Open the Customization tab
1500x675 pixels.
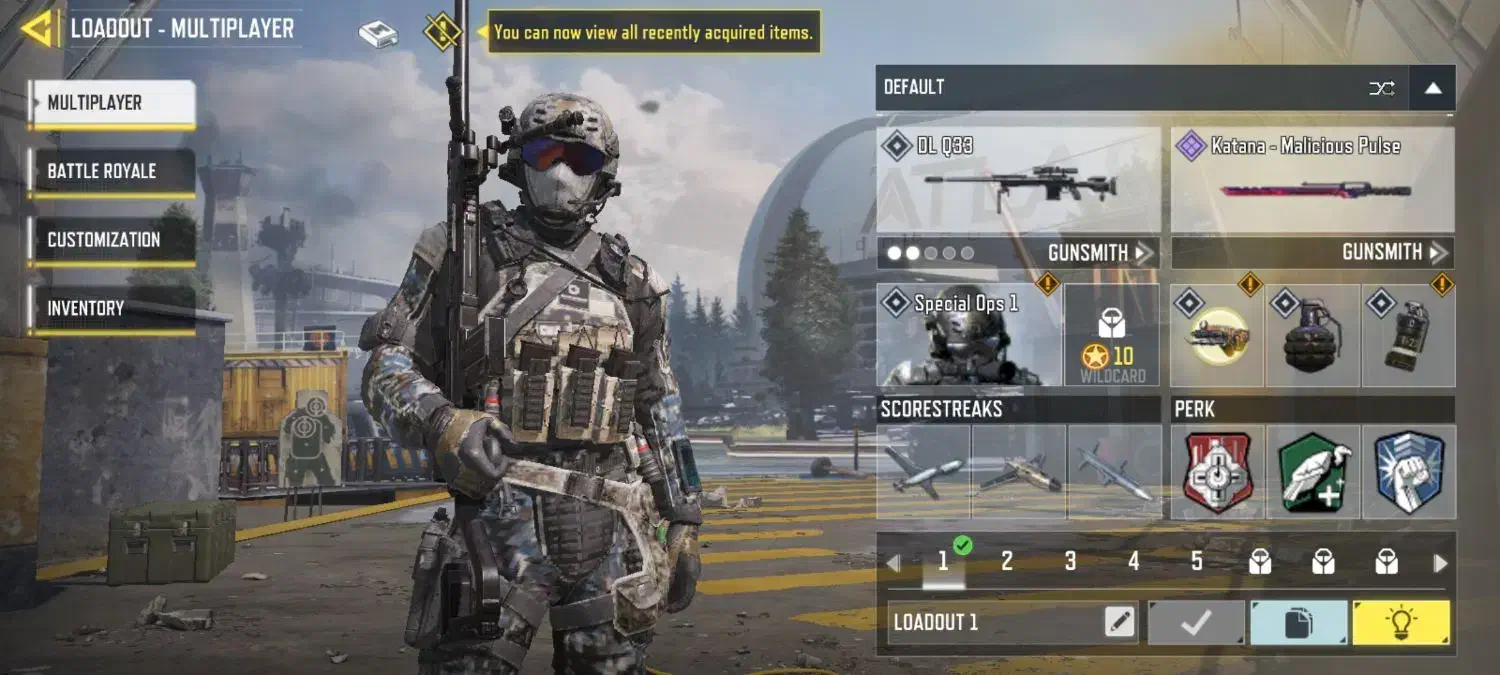coord(111,240)
